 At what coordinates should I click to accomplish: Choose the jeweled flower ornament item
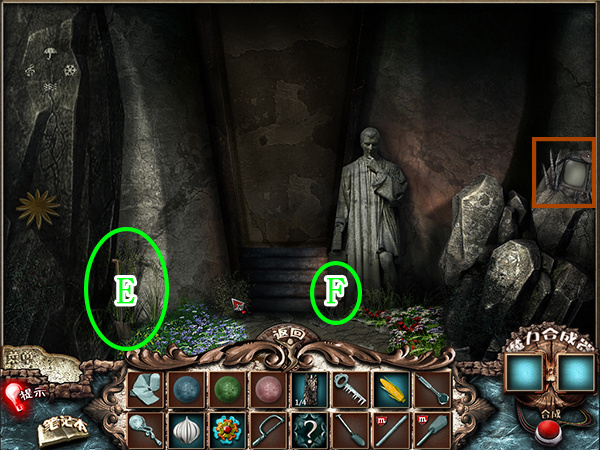[228, 429]
